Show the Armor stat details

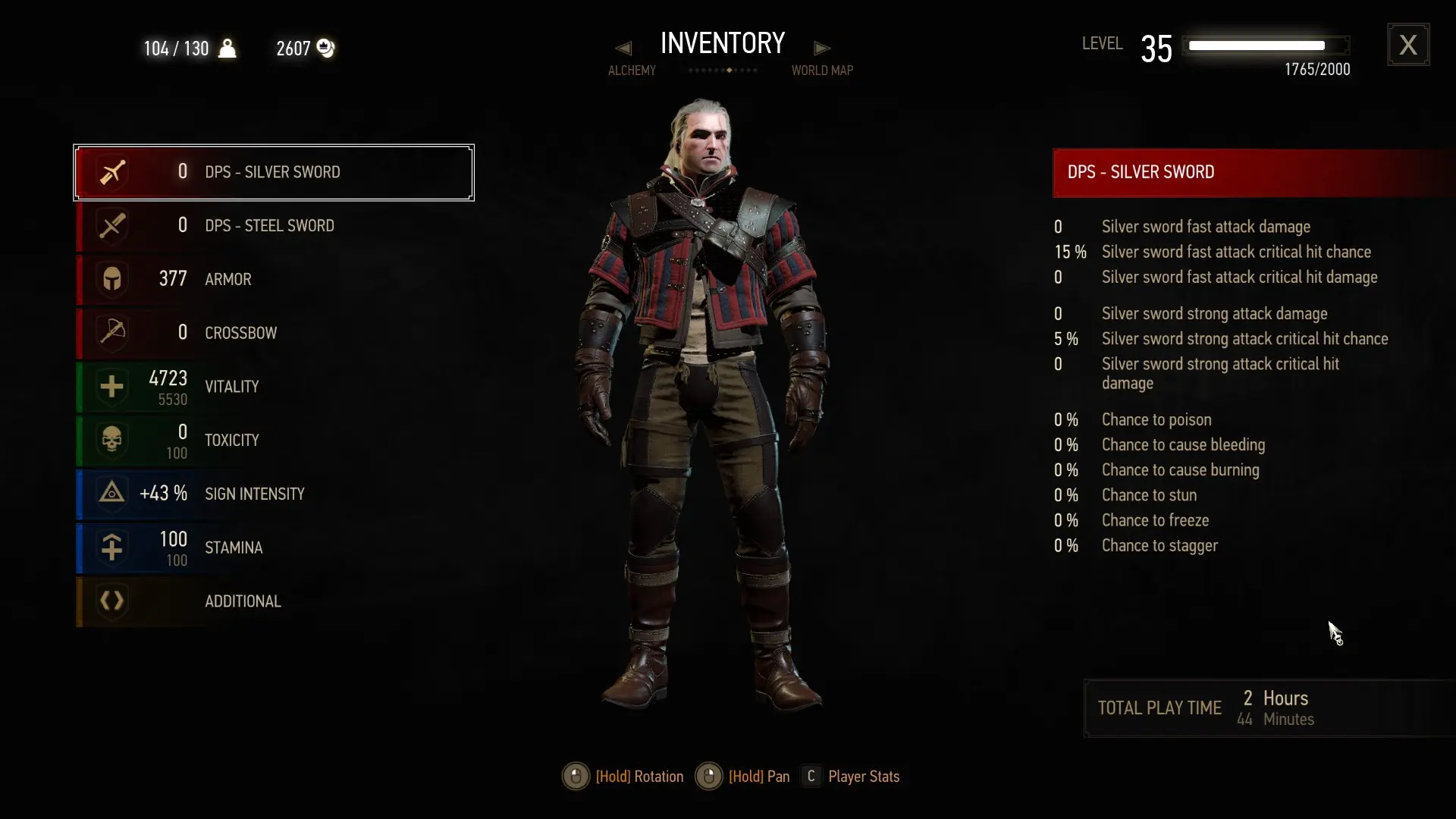[x=273, y=279]
